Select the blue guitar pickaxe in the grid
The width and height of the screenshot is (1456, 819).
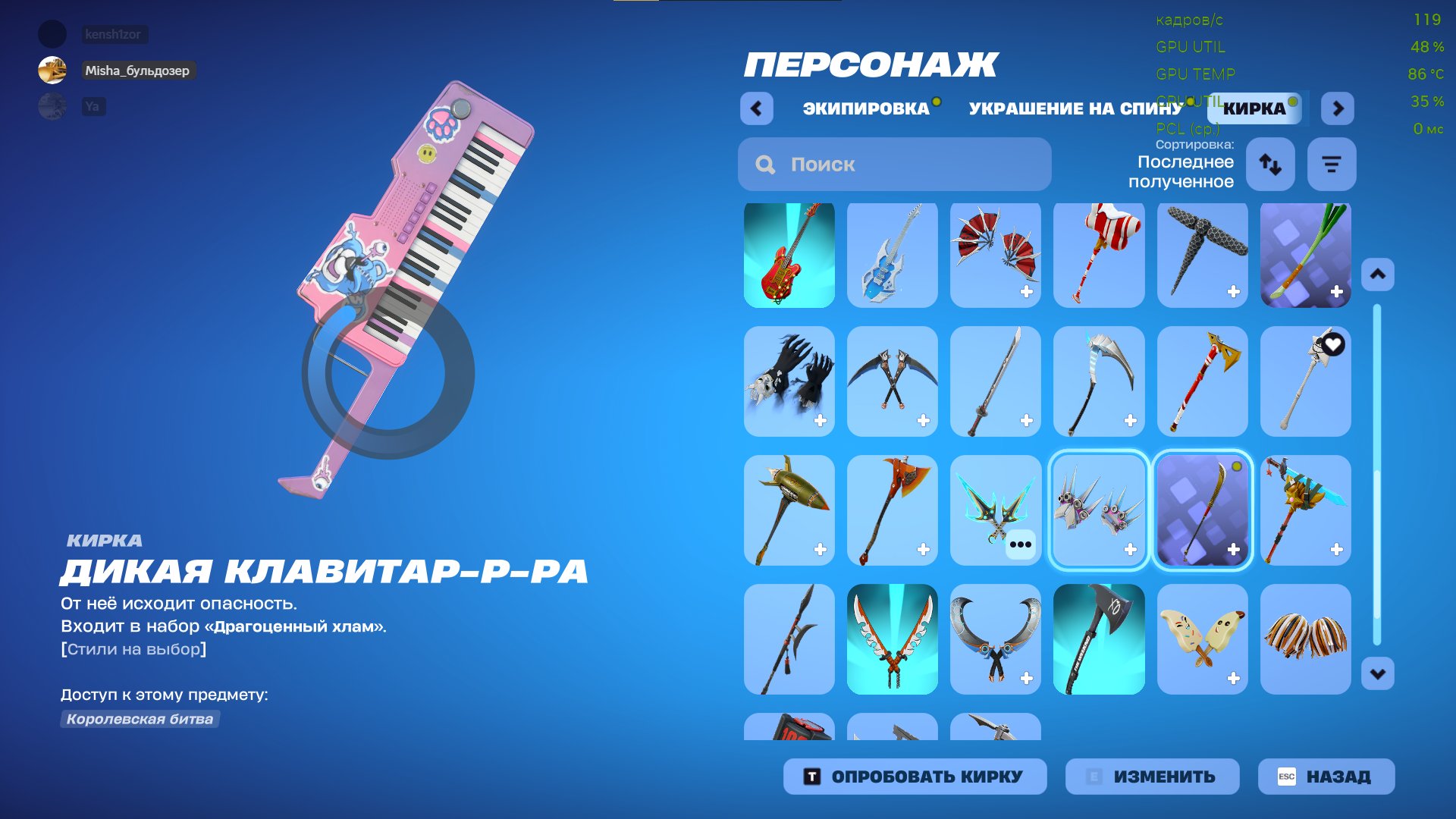pos(892,255)
